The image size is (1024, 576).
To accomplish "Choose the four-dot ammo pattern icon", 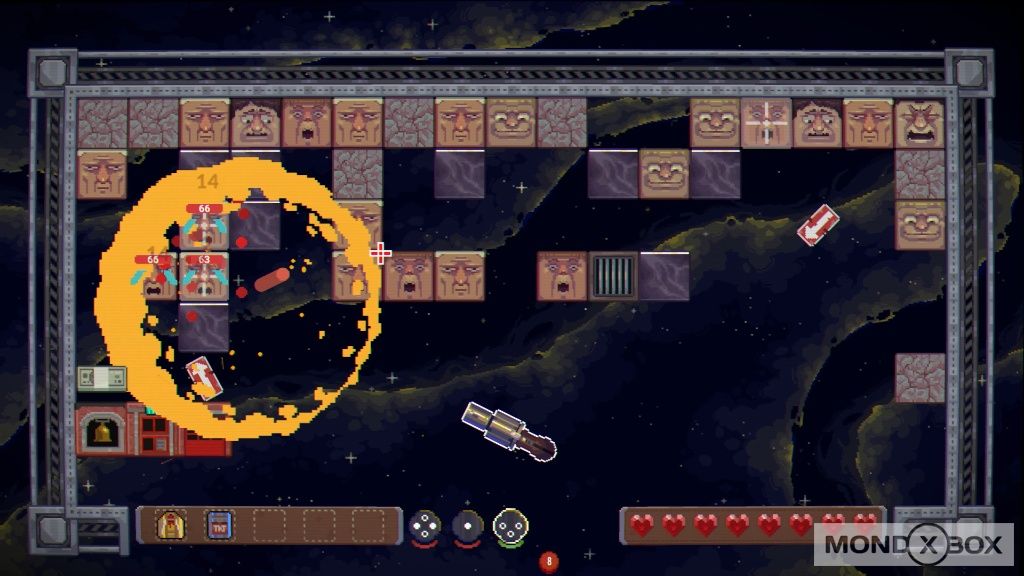I will (426, 525).
